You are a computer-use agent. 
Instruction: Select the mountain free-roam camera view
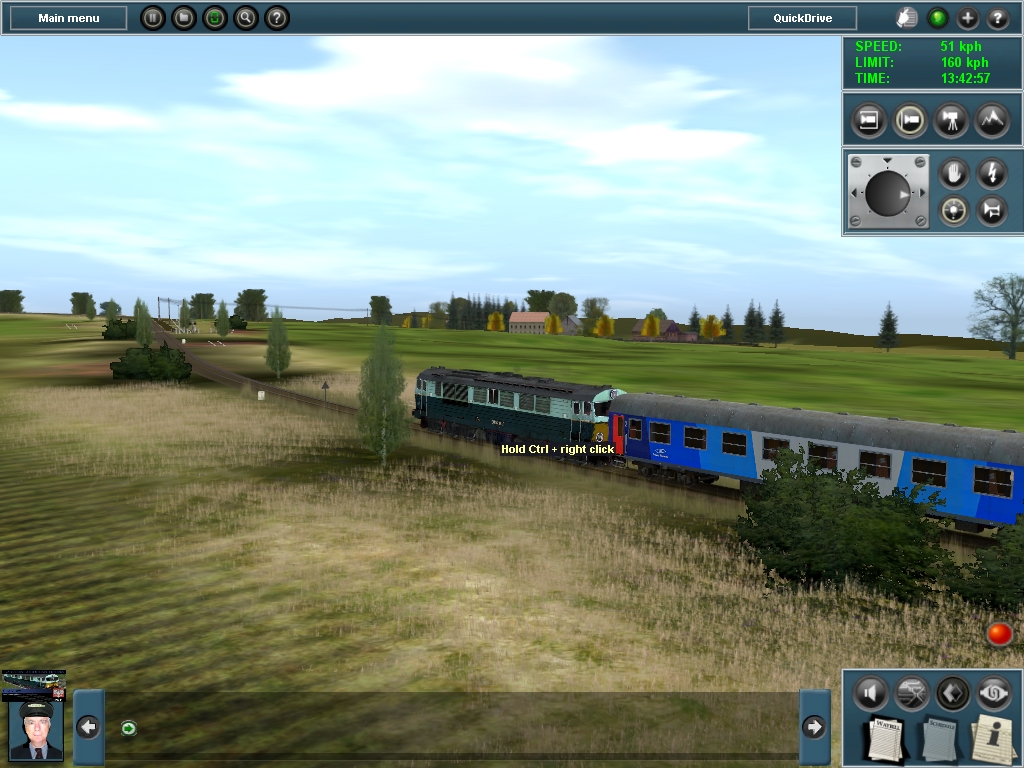click(992, 121)
